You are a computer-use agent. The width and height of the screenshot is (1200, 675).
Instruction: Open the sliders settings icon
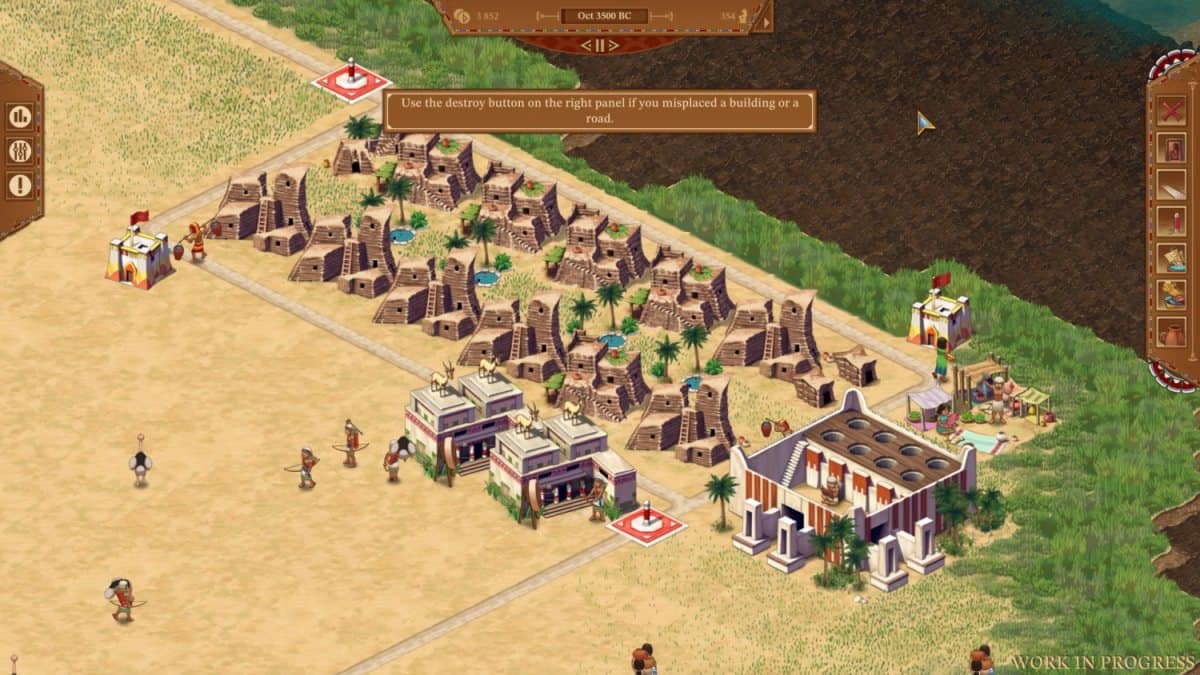pos(20,151)
